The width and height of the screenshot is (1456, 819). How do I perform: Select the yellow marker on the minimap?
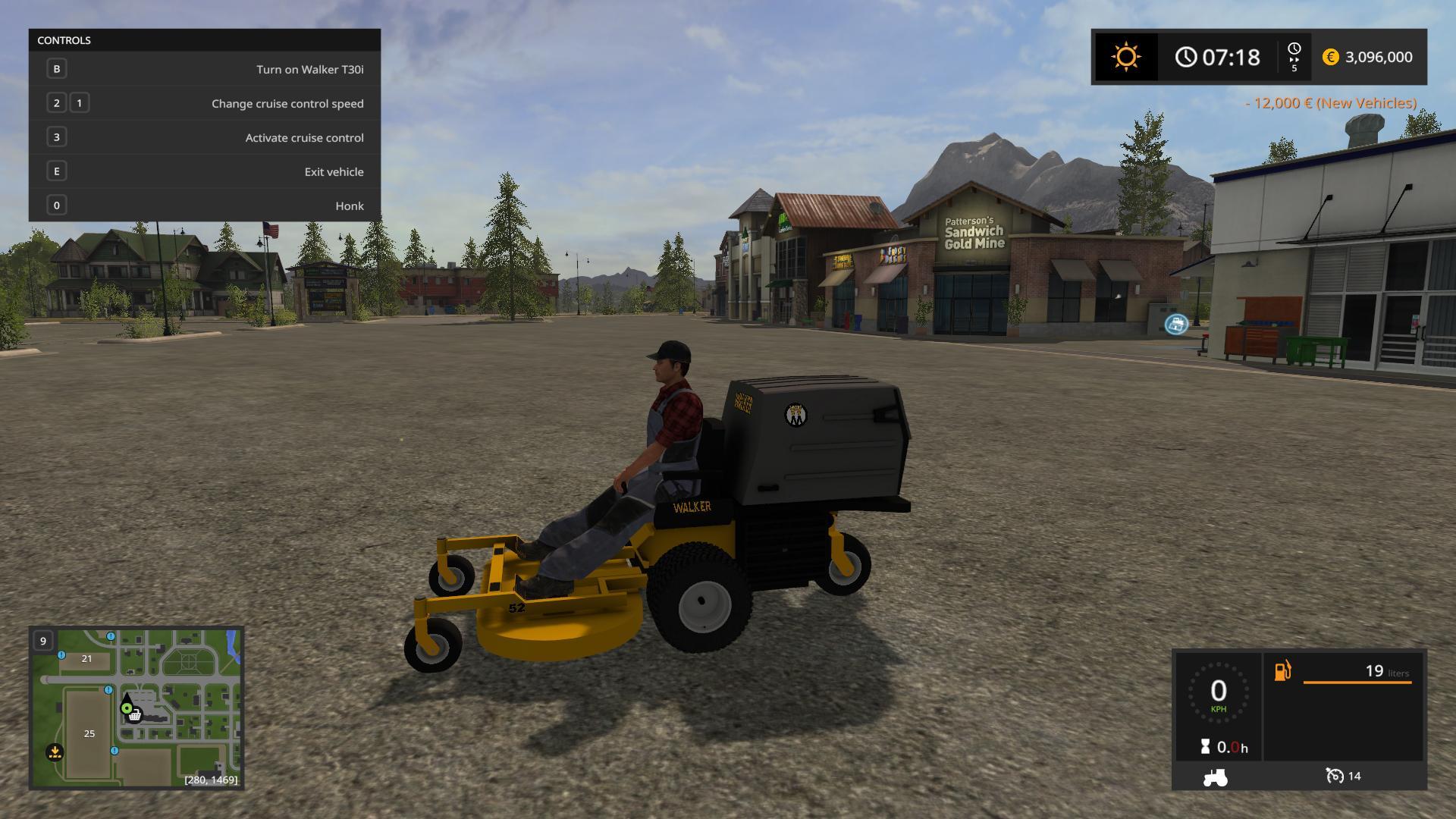coord(55,752)
